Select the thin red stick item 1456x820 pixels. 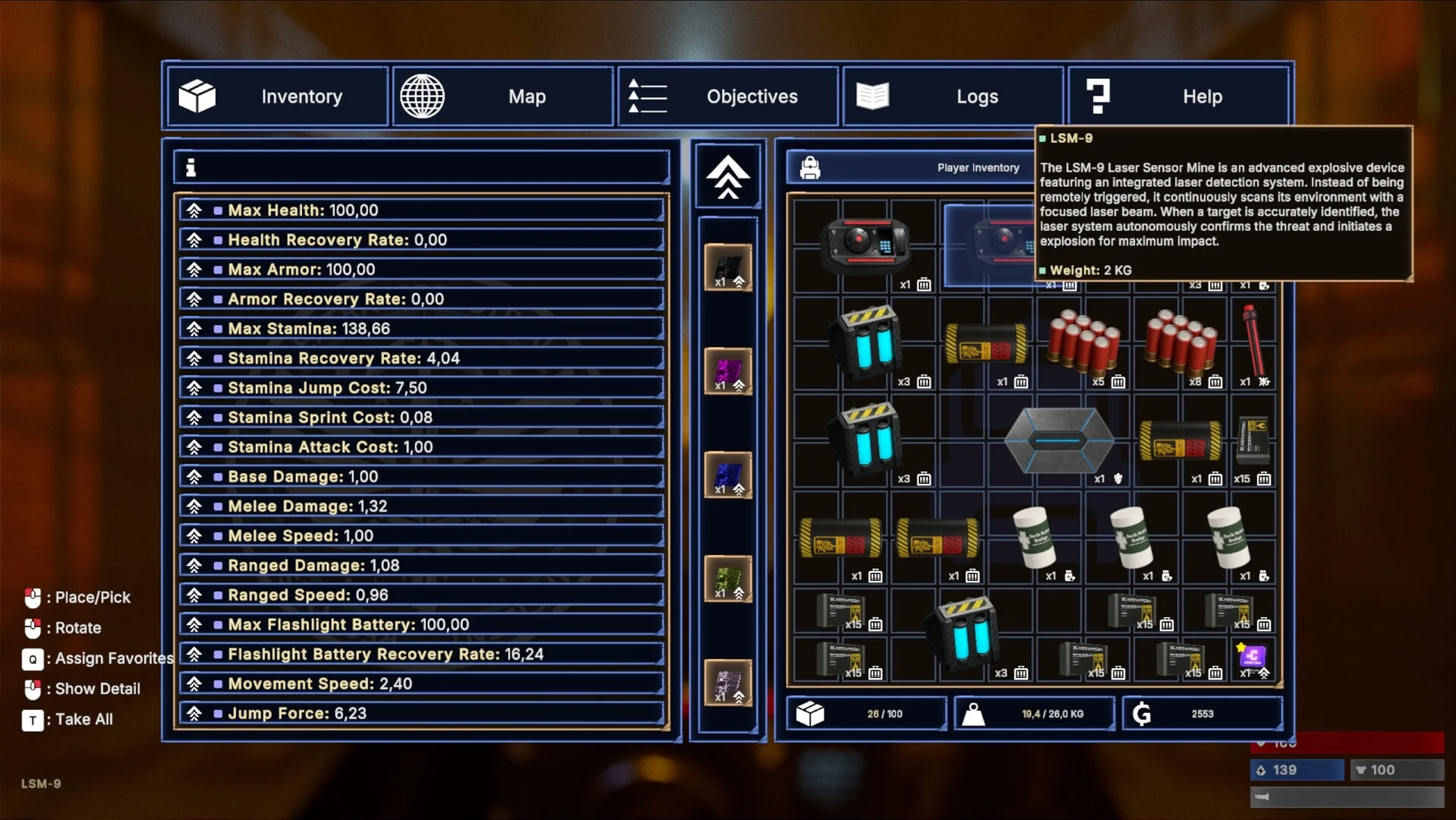1253,344
